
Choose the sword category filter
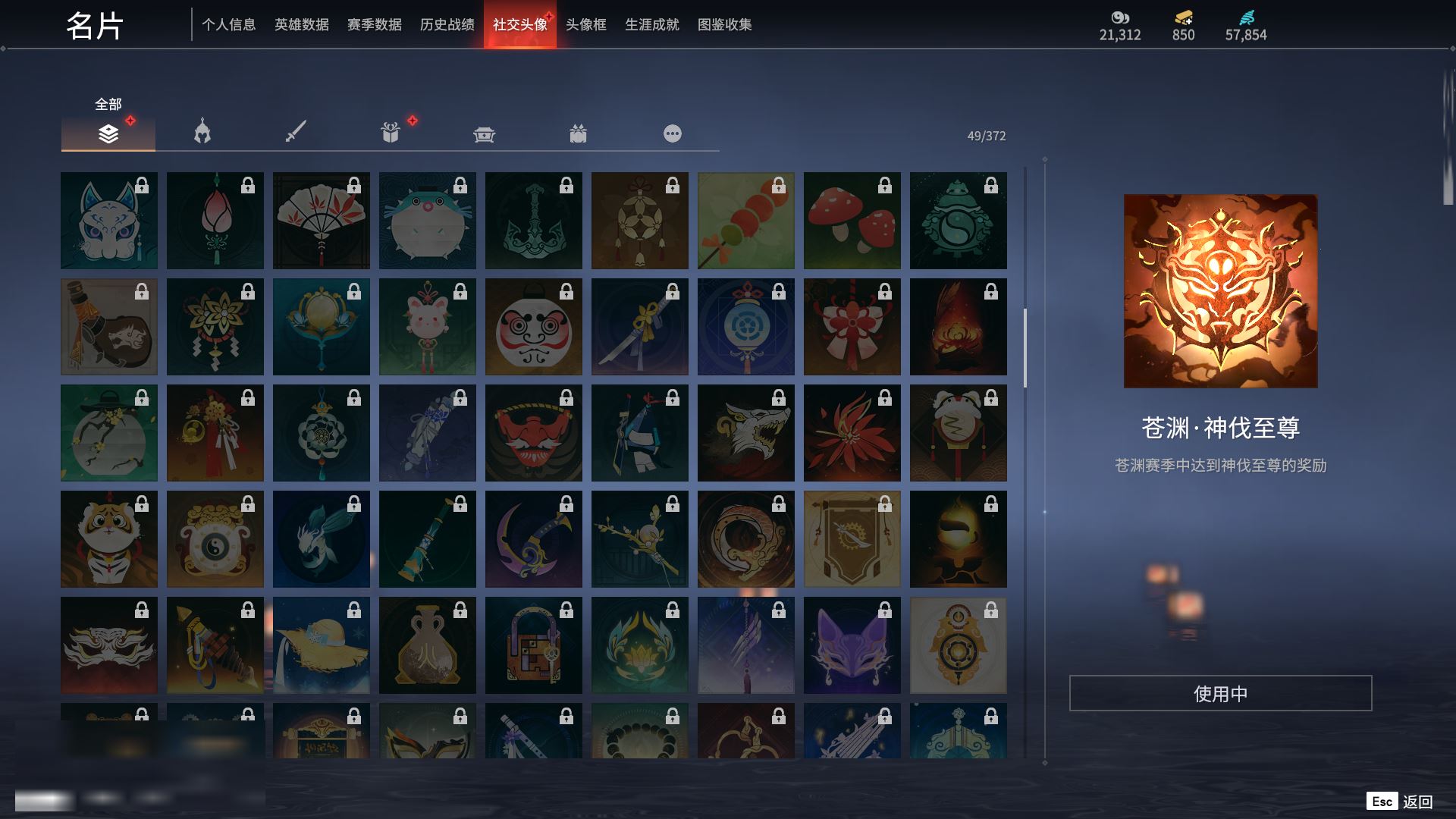pos(296,133)
